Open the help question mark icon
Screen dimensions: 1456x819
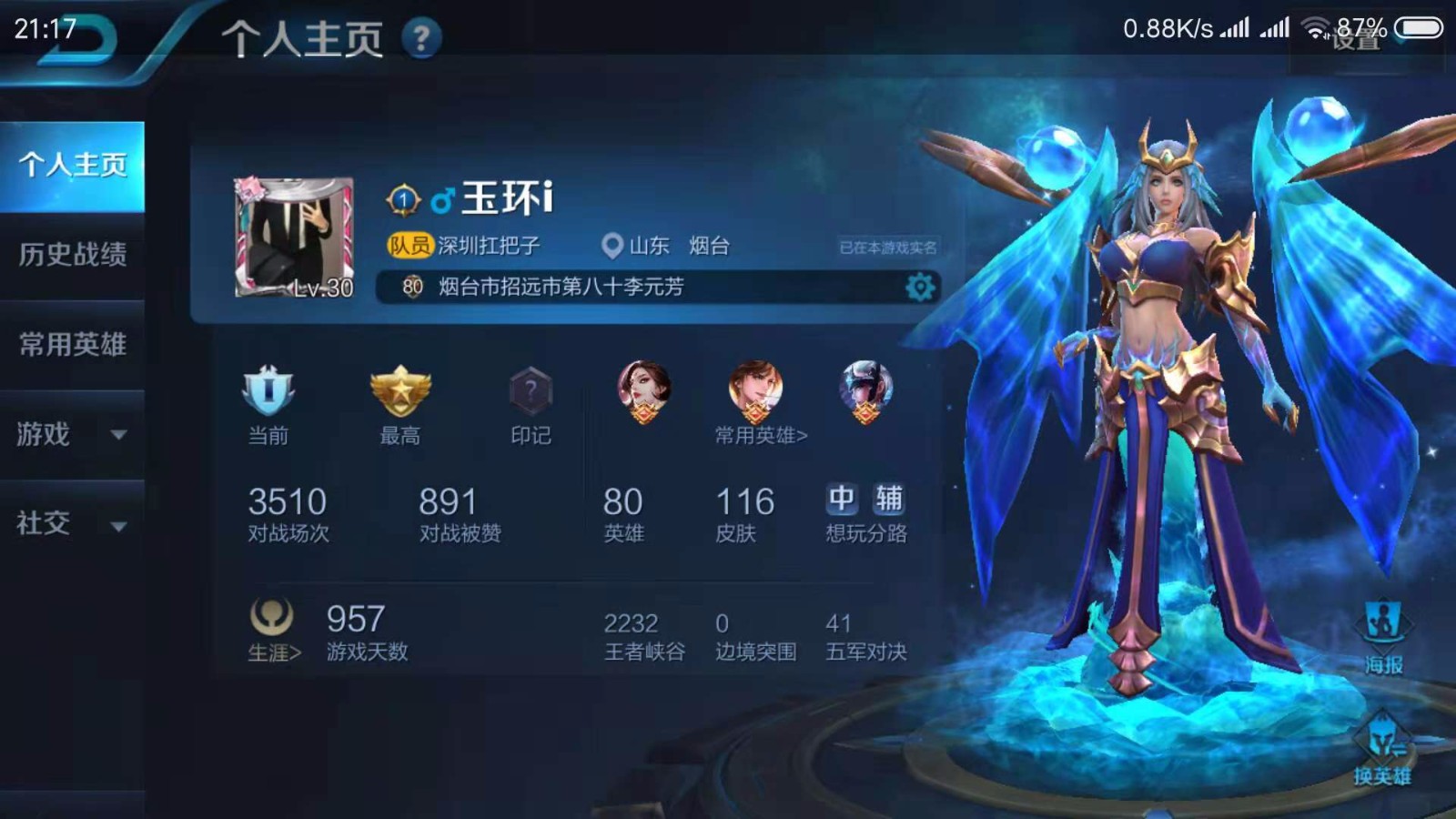point(421,39)
